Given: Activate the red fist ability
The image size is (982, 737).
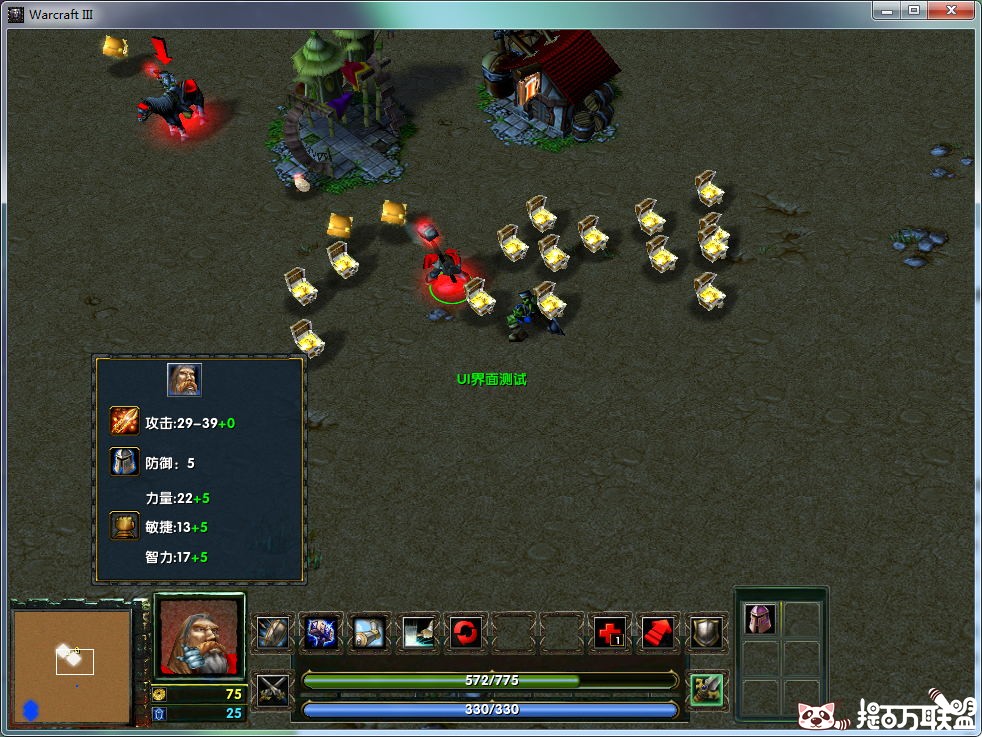Looking at the screenshot, I should click(x=658, y=632).
